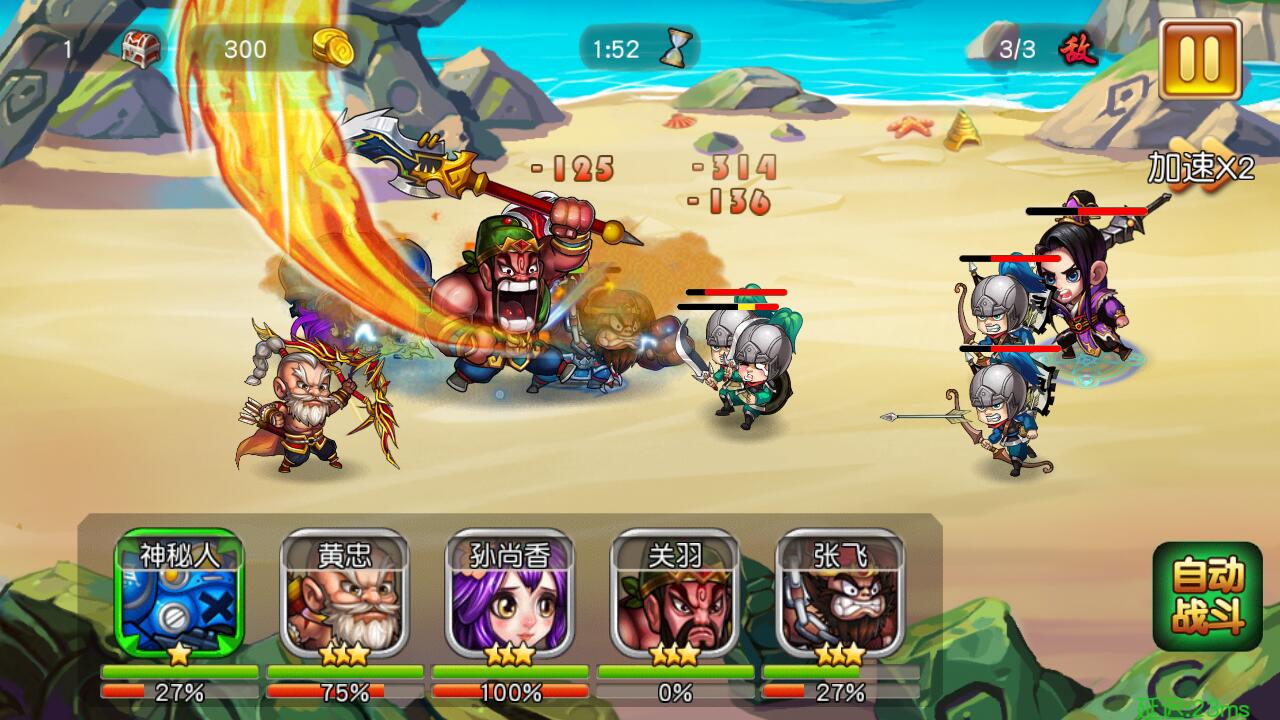Toggle the 加速X2 speed-up option
Screen dimensions: 1280x720
tap(1200, 168)
